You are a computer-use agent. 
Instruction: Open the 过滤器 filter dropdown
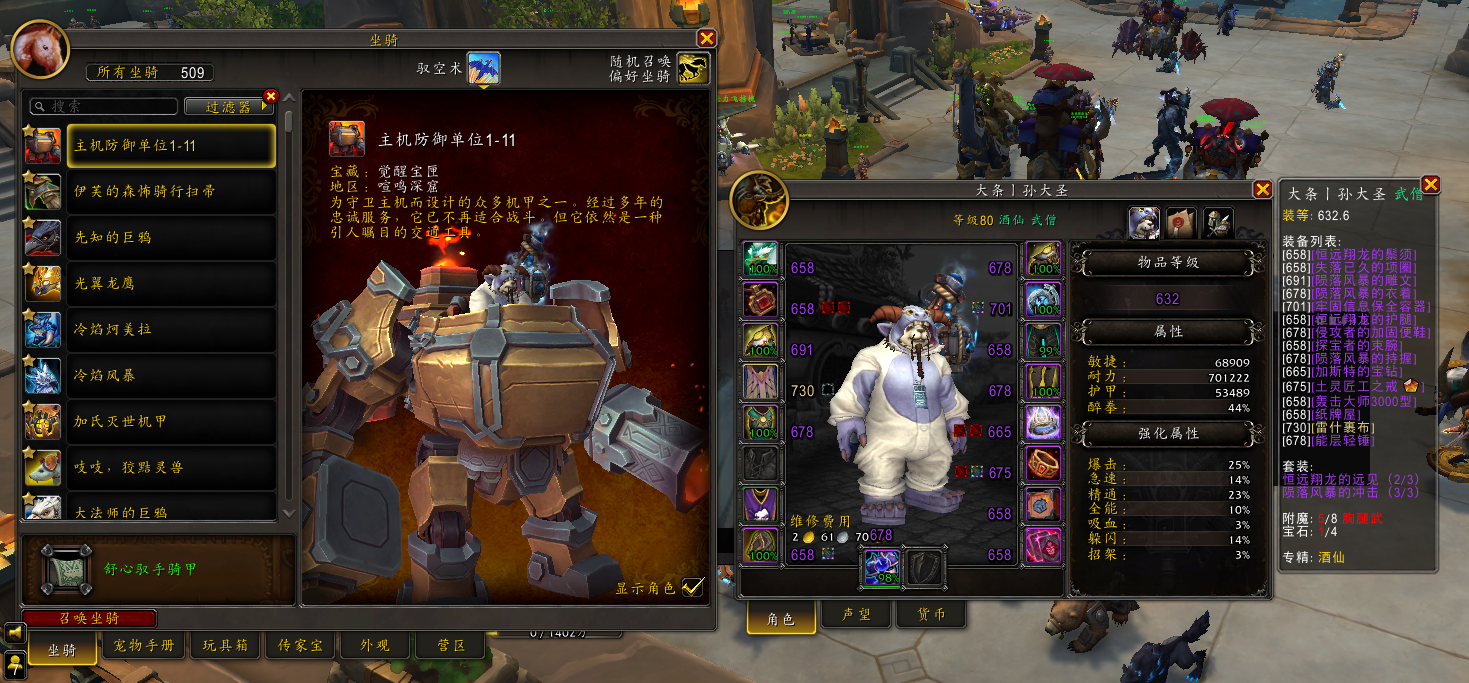[x=229, y=106]
